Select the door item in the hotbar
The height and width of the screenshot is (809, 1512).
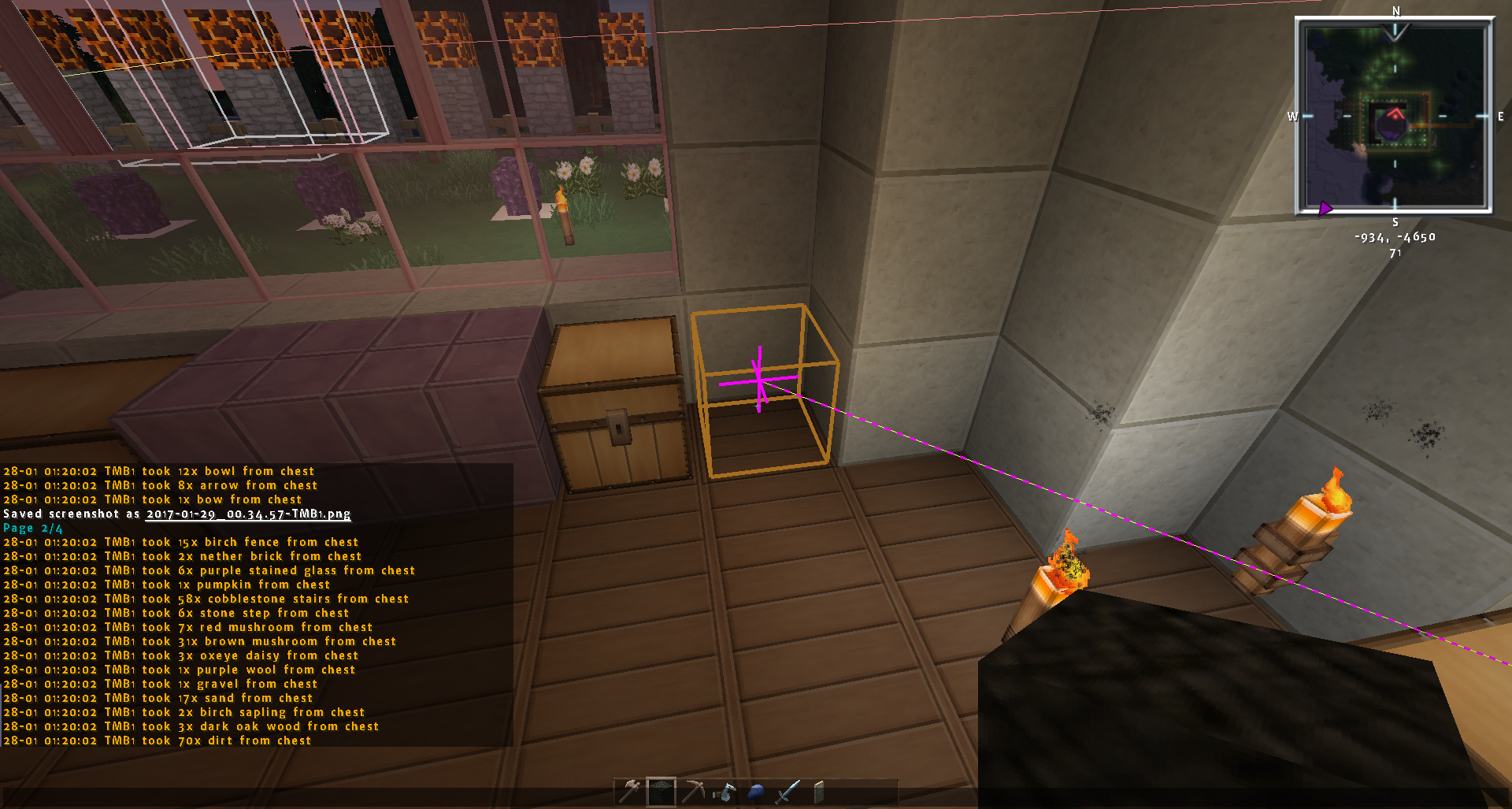tap(819, 792)
